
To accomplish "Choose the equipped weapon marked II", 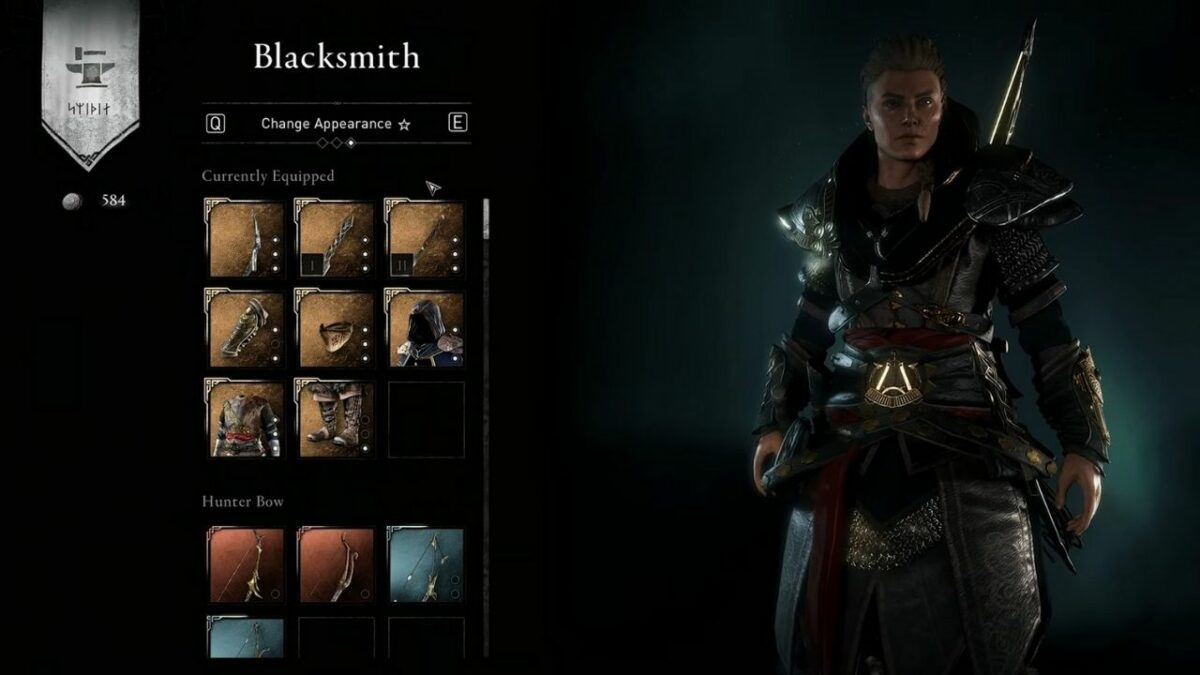I will pos(426,239).
